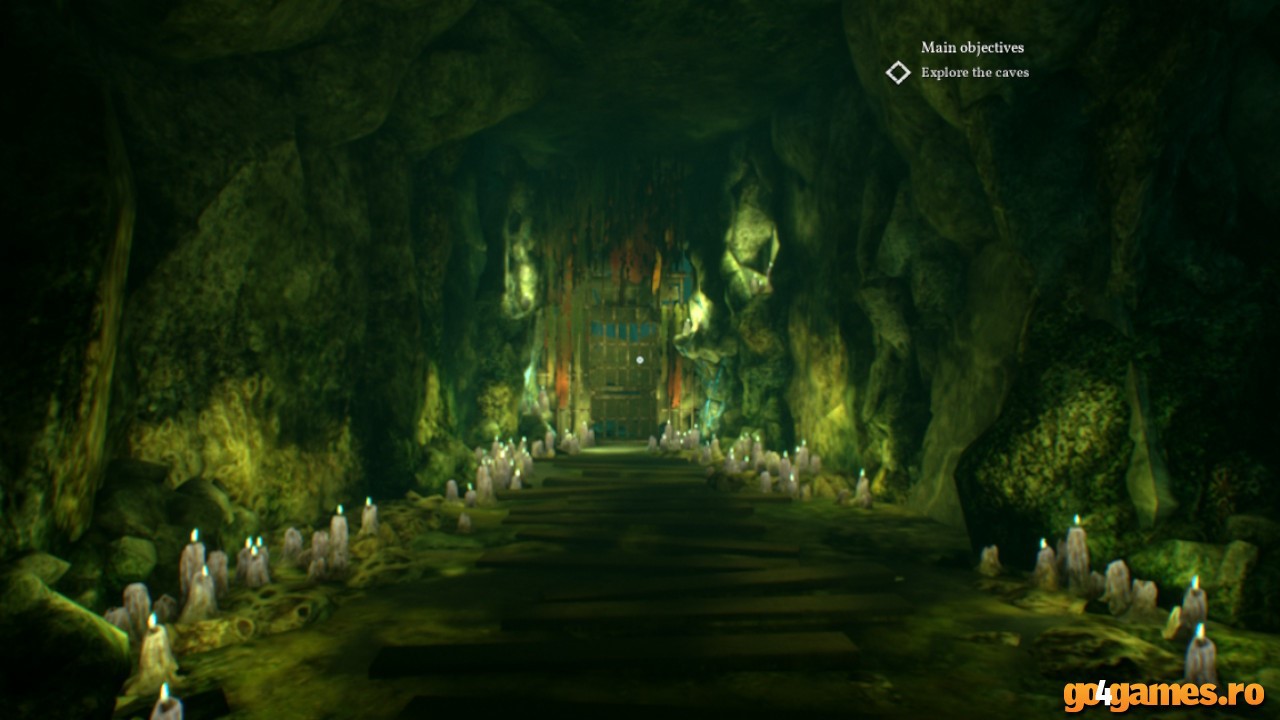Viewport: 1280px width, 720px height.
Task: Click the diamond objective marker icon
Action: click(x=898, y=72)
